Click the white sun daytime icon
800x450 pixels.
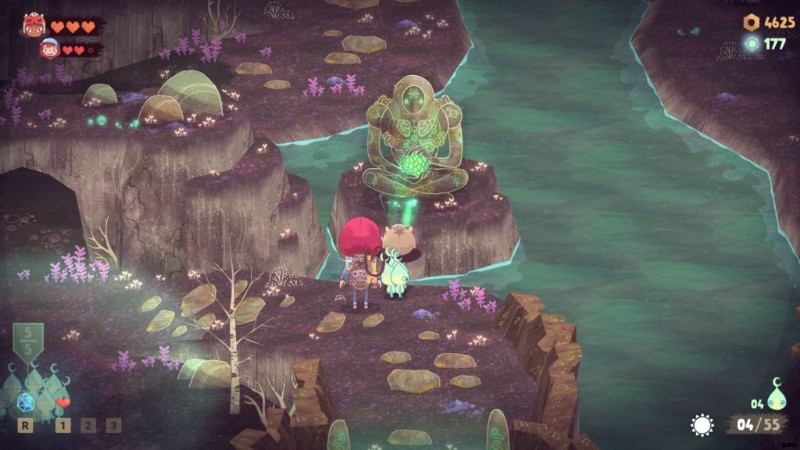click(x=702, y=425)
